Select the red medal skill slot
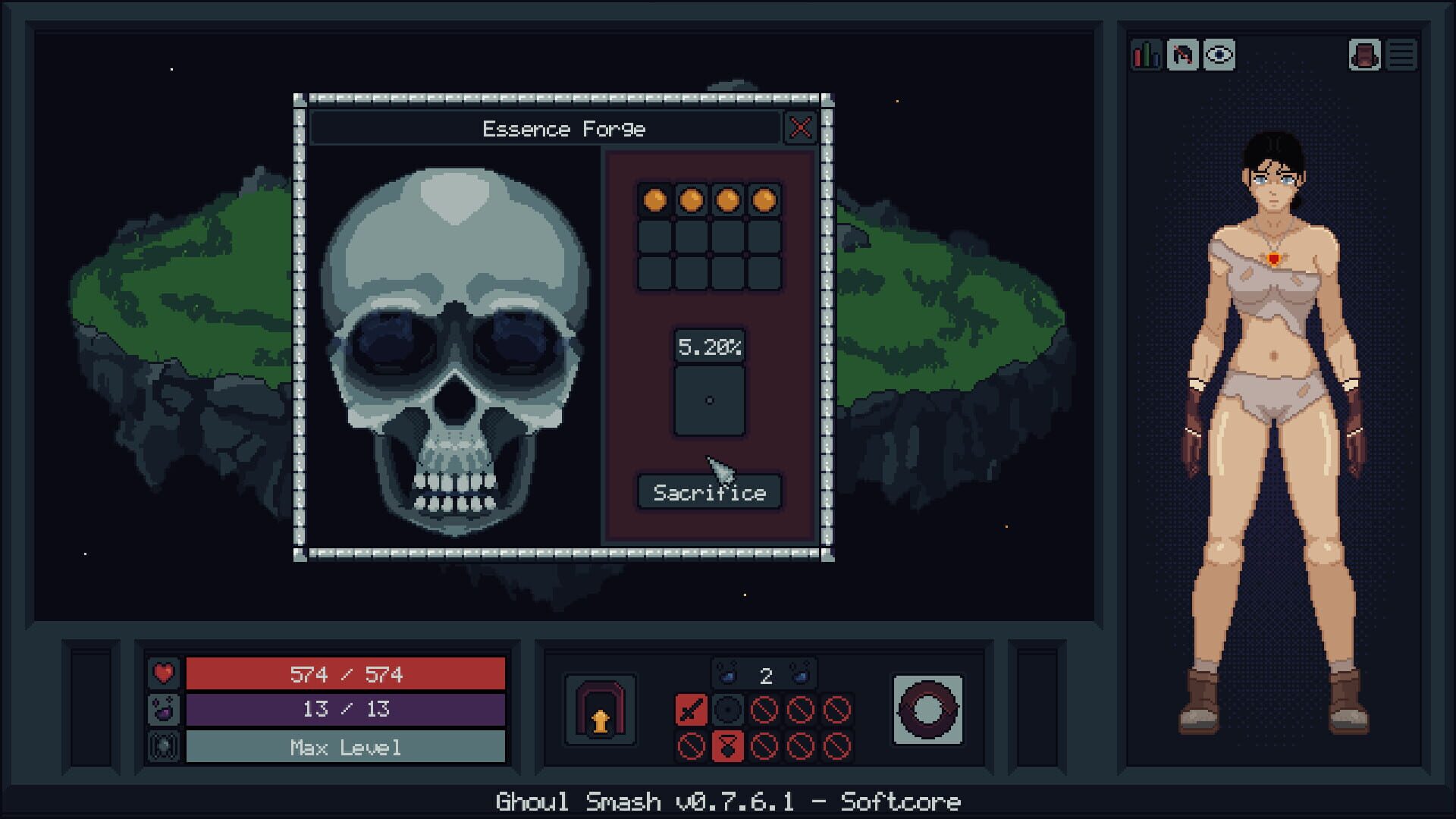Screen dimensions: 1456x819 coord(728,747)
